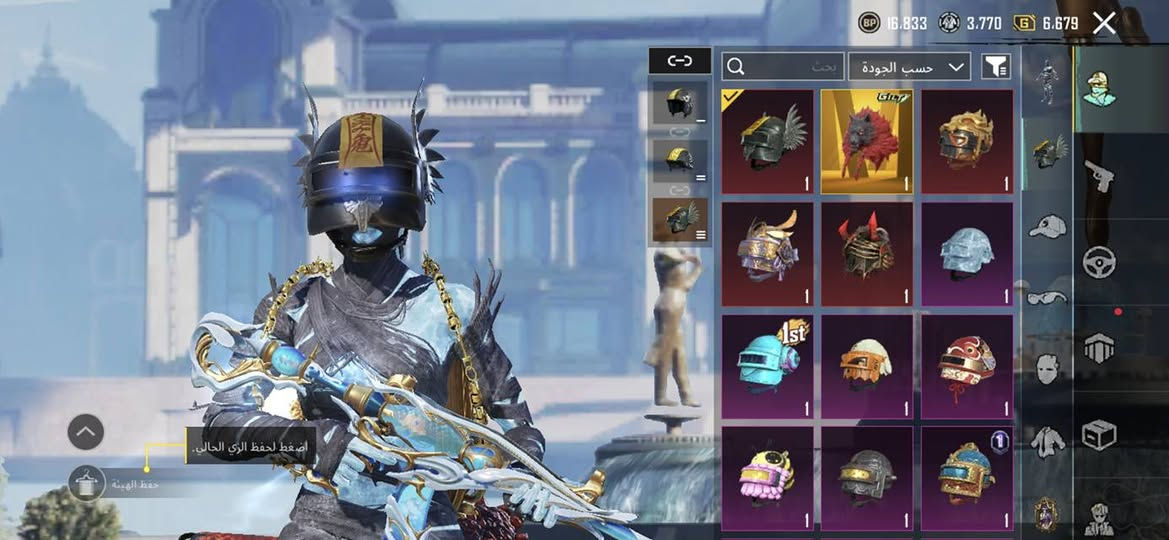1169x540 pixels.
Task: Choose the icy blue frozen helmet
Action: 967,254
